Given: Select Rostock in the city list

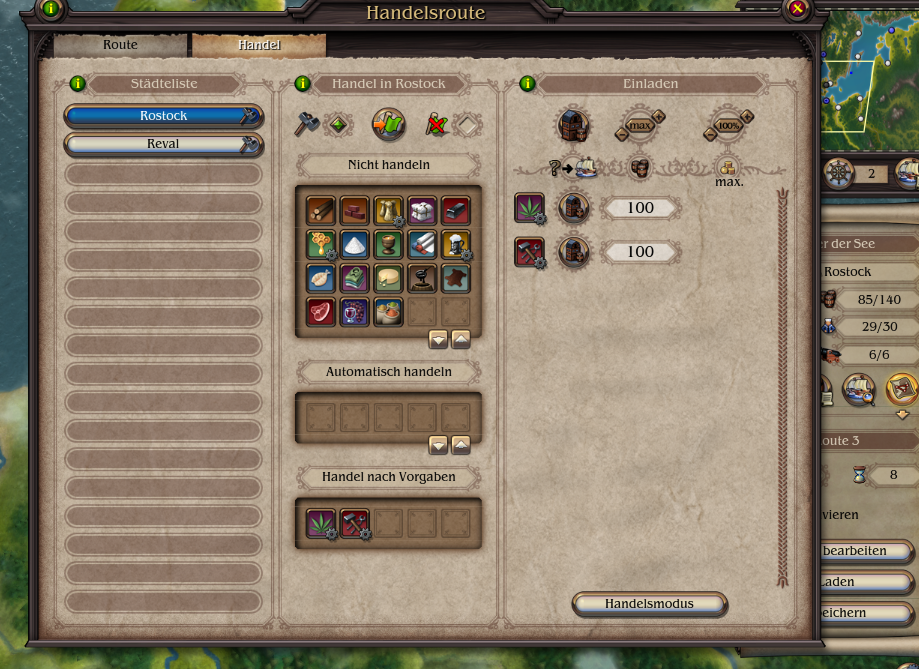Looking at the screenshot, I should coord(163,116).
